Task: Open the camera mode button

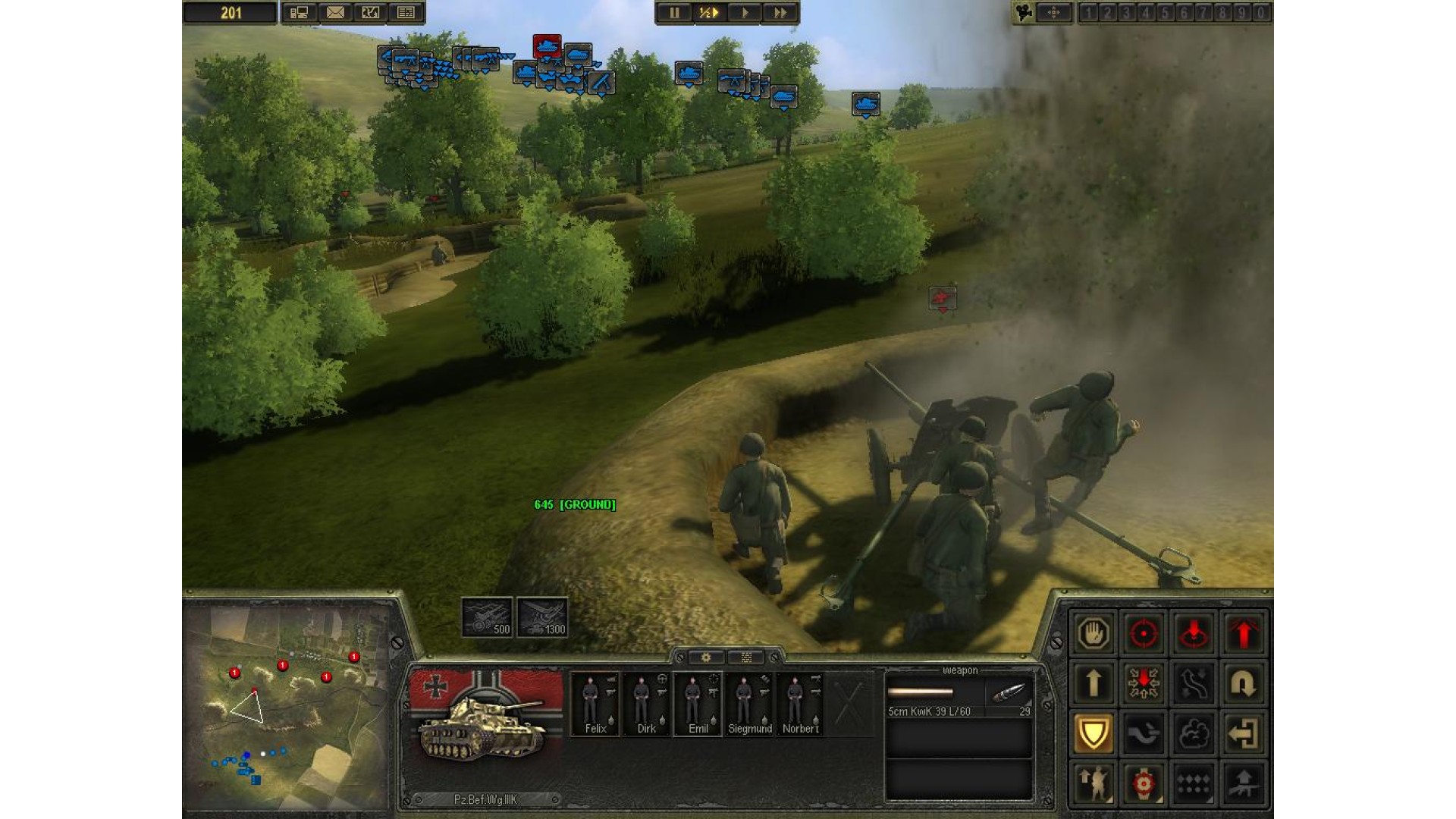Action: 1025,13
